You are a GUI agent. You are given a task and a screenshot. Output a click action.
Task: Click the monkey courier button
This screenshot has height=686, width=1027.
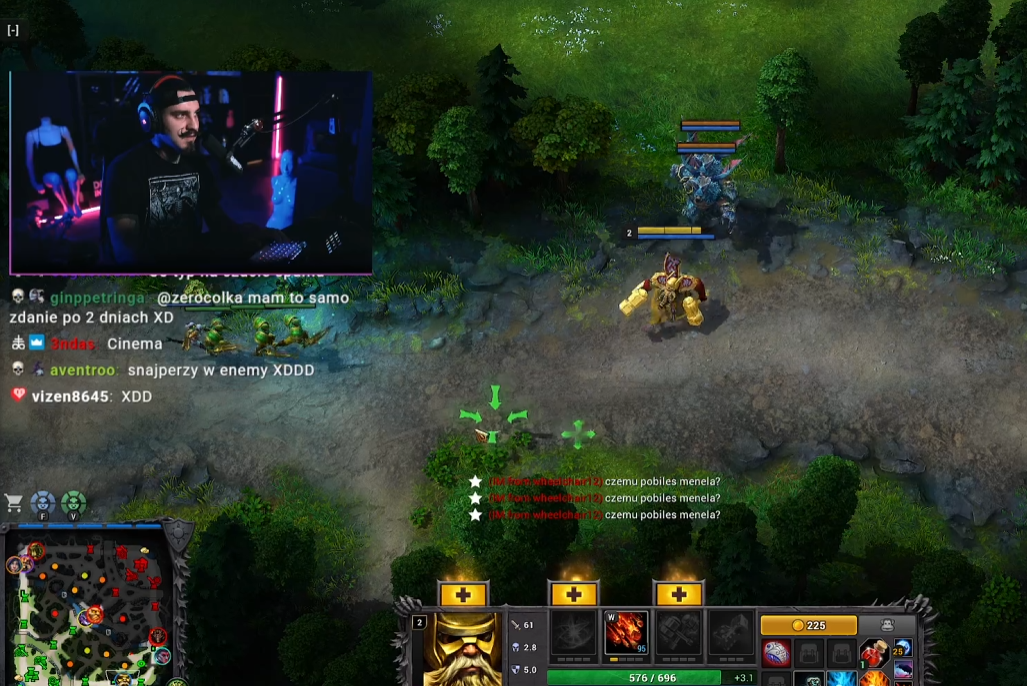pyautogui.click(x=886, y=625)
